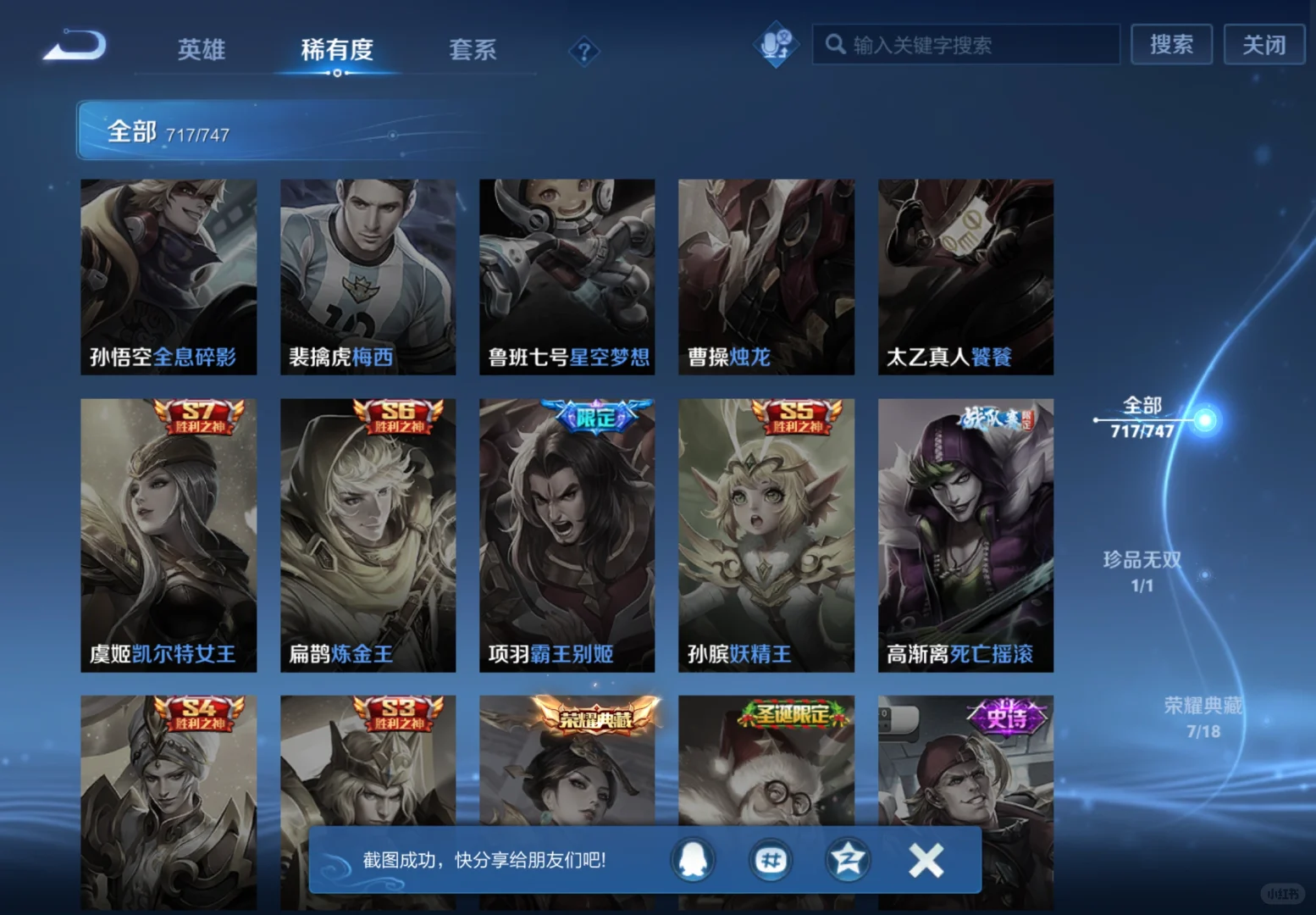Screen dimensions: 1316x915
Task: Click the keyword search input field
Action: pyautogui.click(x=965, y=45)
